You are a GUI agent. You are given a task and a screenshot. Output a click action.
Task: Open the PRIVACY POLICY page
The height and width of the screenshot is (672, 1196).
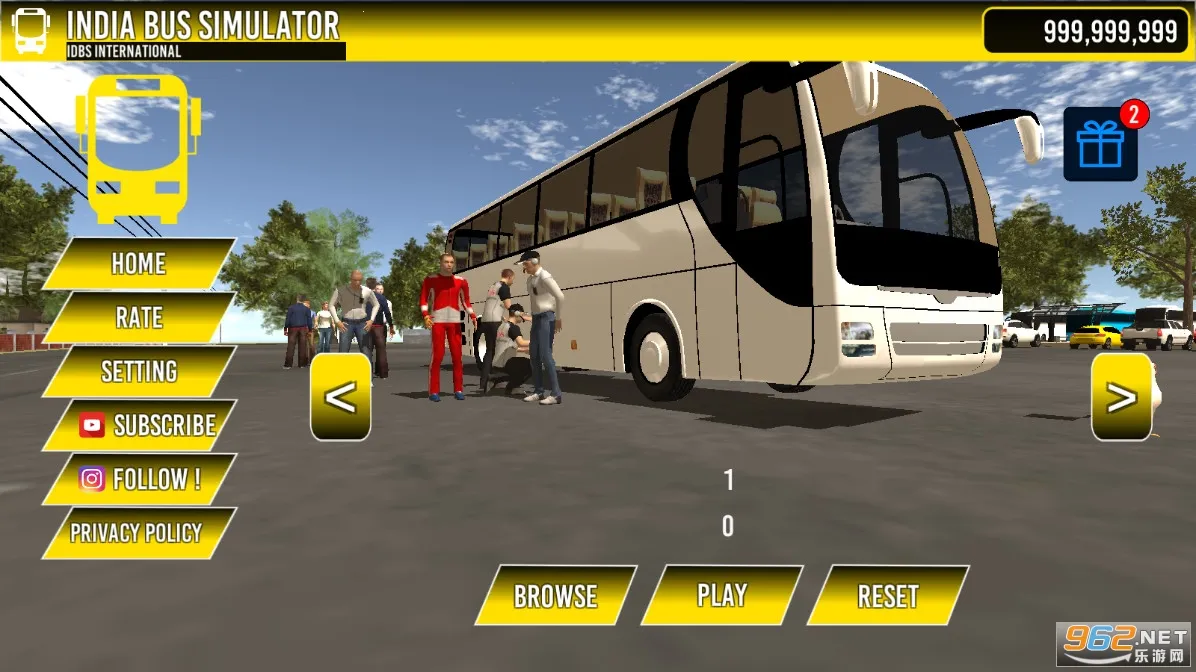(x=136, y=533)
